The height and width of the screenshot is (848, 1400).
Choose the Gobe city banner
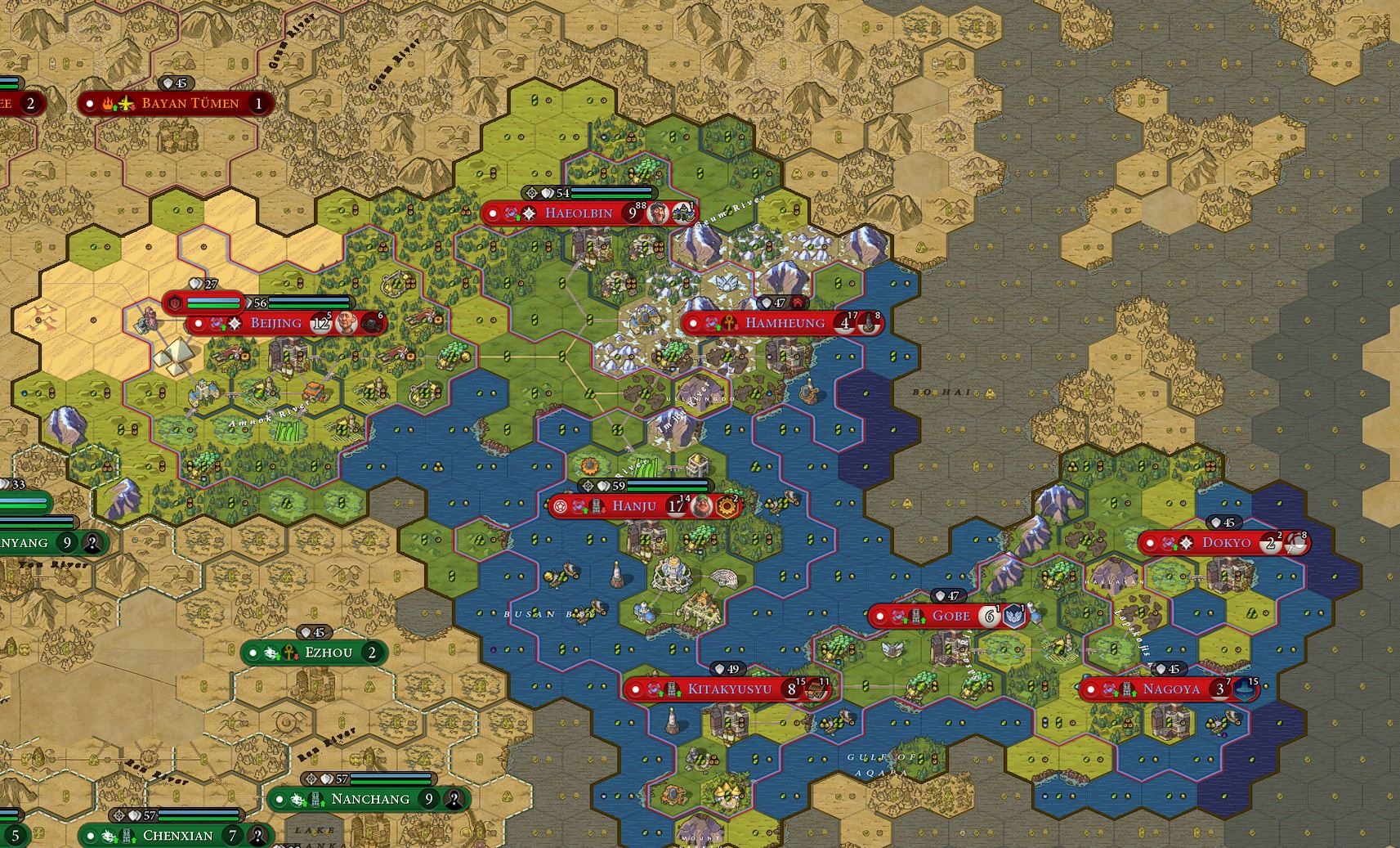point(951,616)
